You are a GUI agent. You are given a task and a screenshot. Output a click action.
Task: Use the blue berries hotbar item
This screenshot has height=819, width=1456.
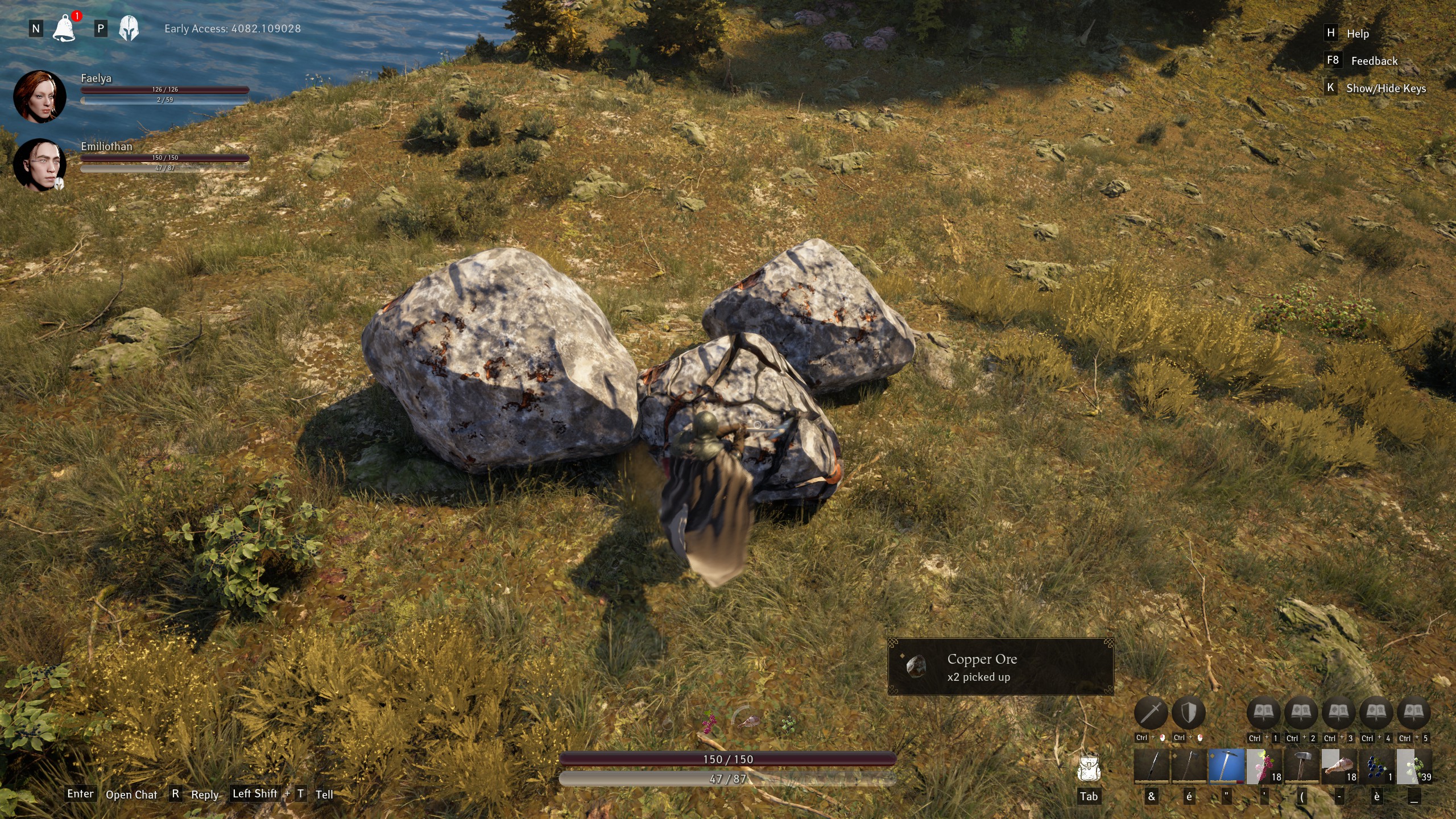pyautogui.click(x=1376, y=766)
